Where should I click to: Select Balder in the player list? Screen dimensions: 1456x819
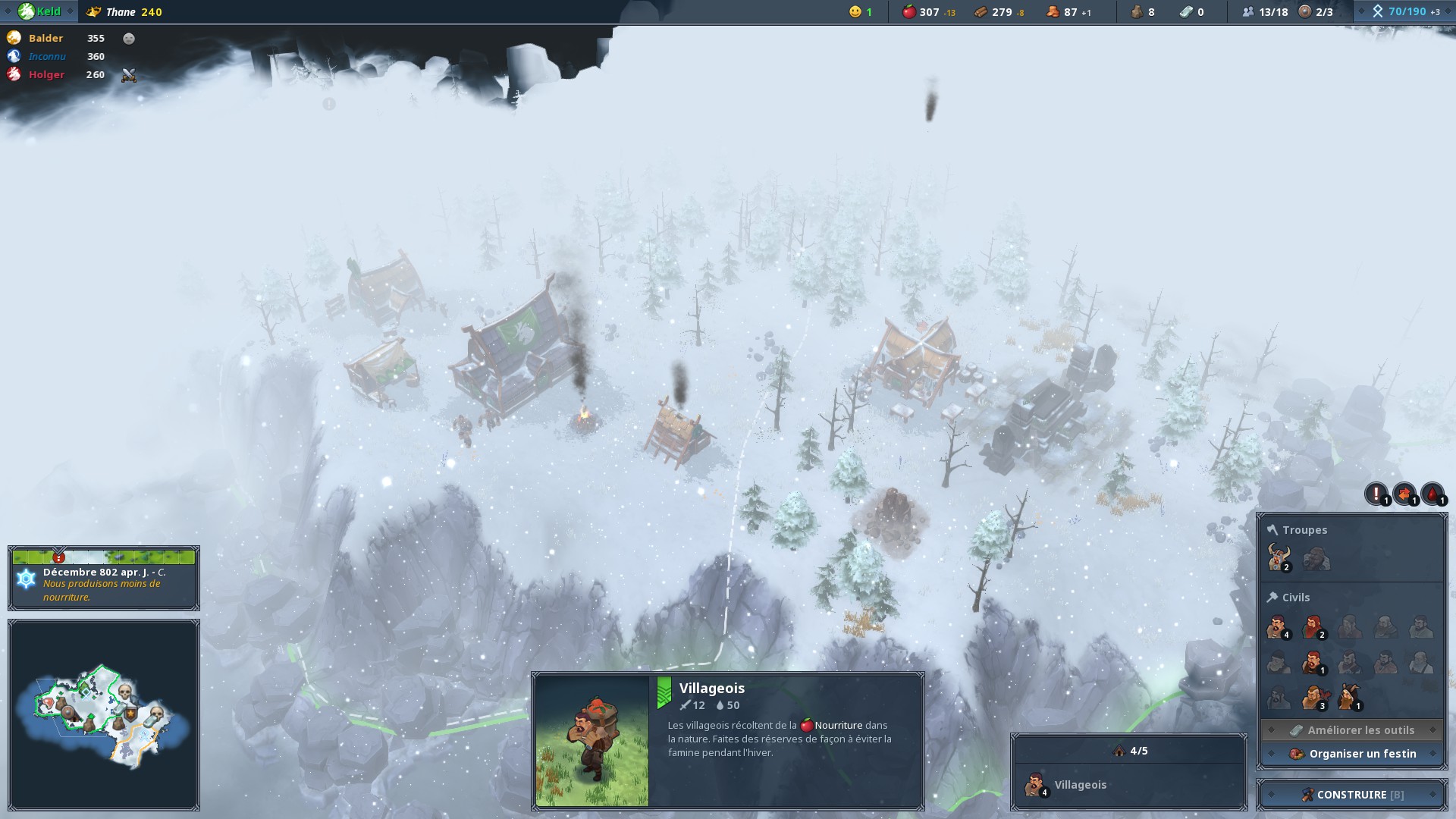(x=45, y=38)
